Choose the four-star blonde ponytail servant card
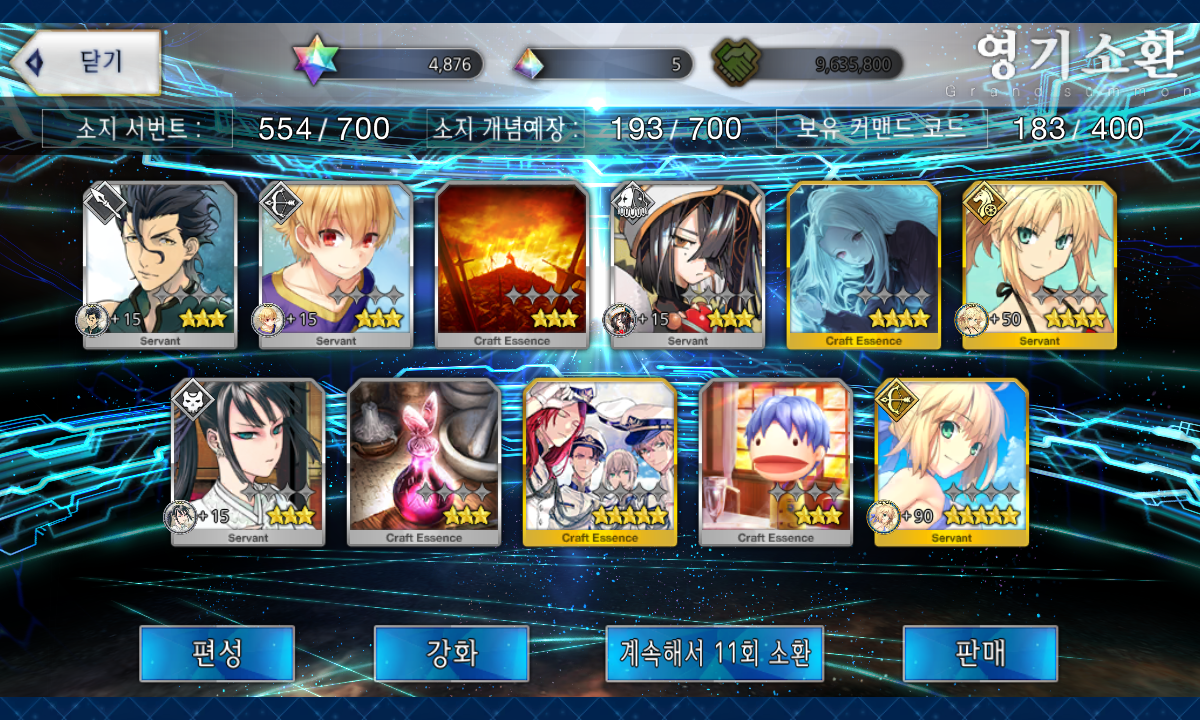The width and height of the screenshot is (1200, 720). point(1040,265)
